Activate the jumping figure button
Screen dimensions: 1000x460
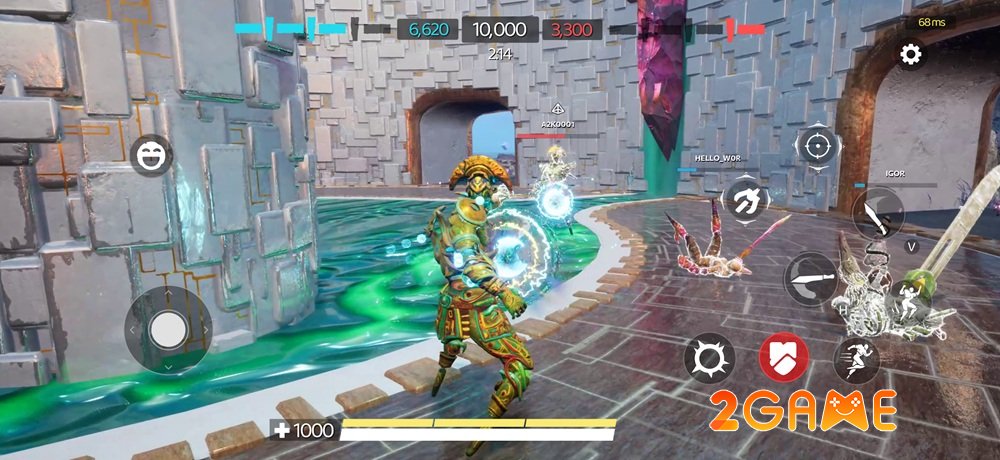pyautogui.click(x=911, y=297)
